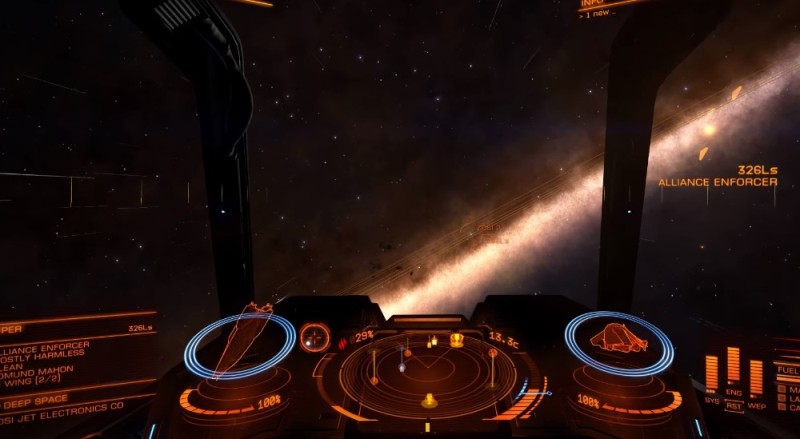Click the central radar scanner disc
Viewport: 800px width, 439px height.
point(431,375)
